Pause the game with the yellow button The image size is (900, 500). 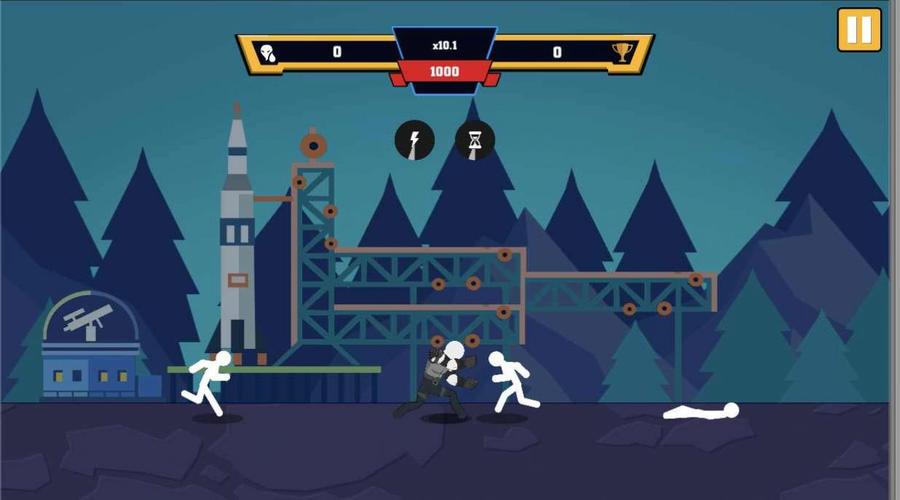[x=859, y=29]
